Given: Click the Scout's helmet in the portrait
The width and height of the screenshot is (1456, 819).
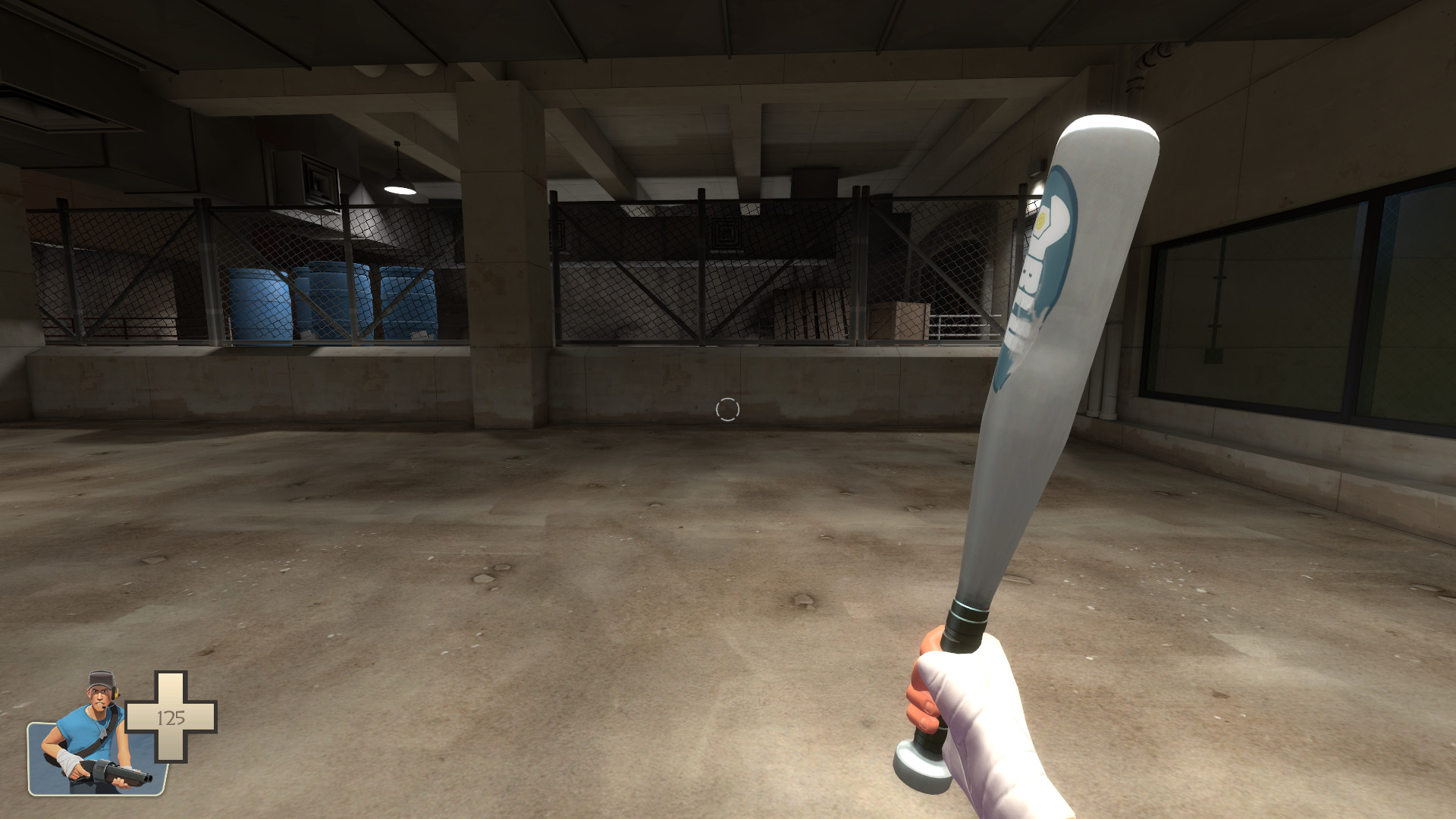Looking at the screenshot, I should click(x=99, y=680).
